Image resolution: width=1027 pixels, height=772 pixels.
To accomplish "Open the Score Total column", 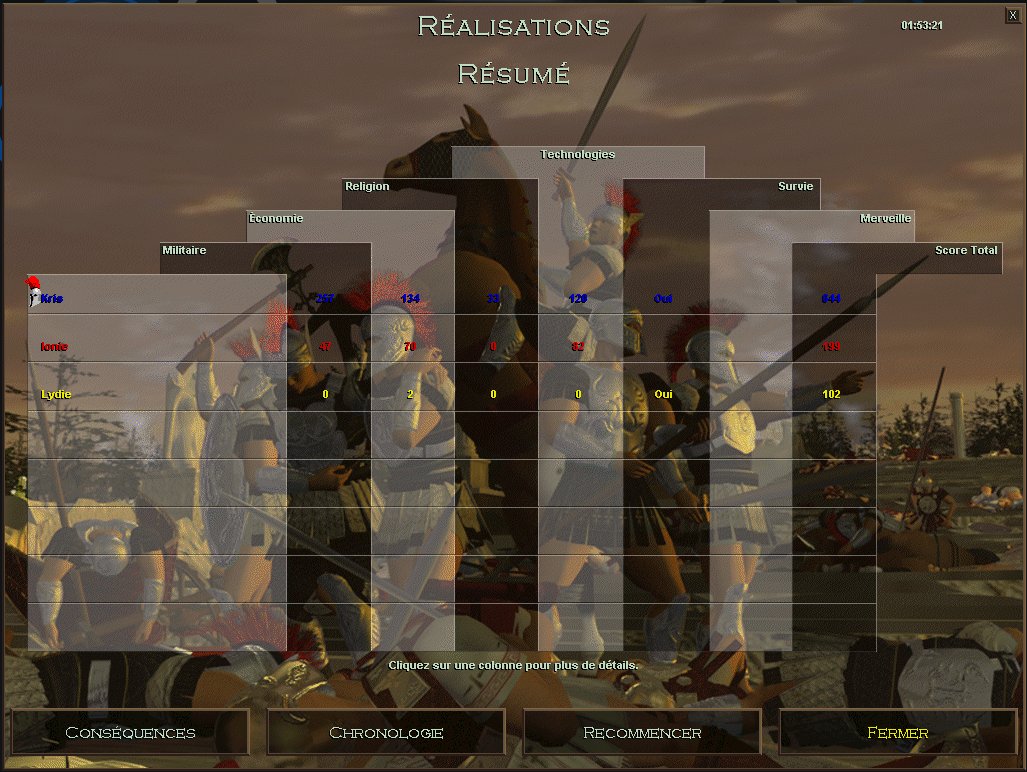I will [x=965, y=250].
